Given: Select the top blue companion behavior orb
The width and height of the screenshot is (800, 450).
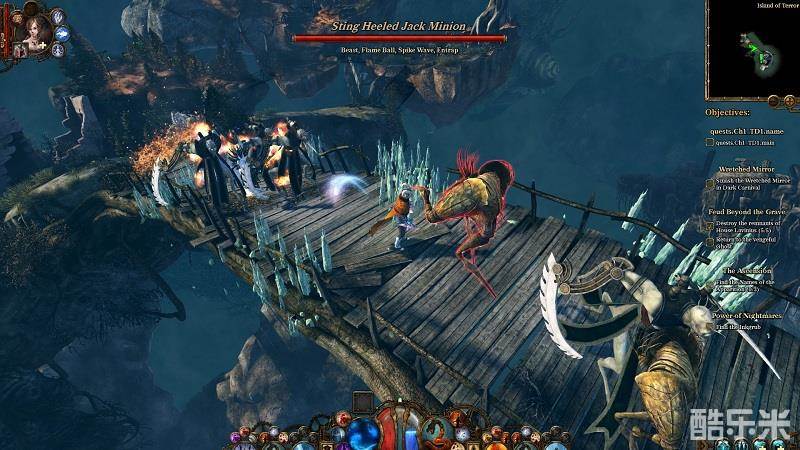Looking at the screenshot, I should pos(56,15).
